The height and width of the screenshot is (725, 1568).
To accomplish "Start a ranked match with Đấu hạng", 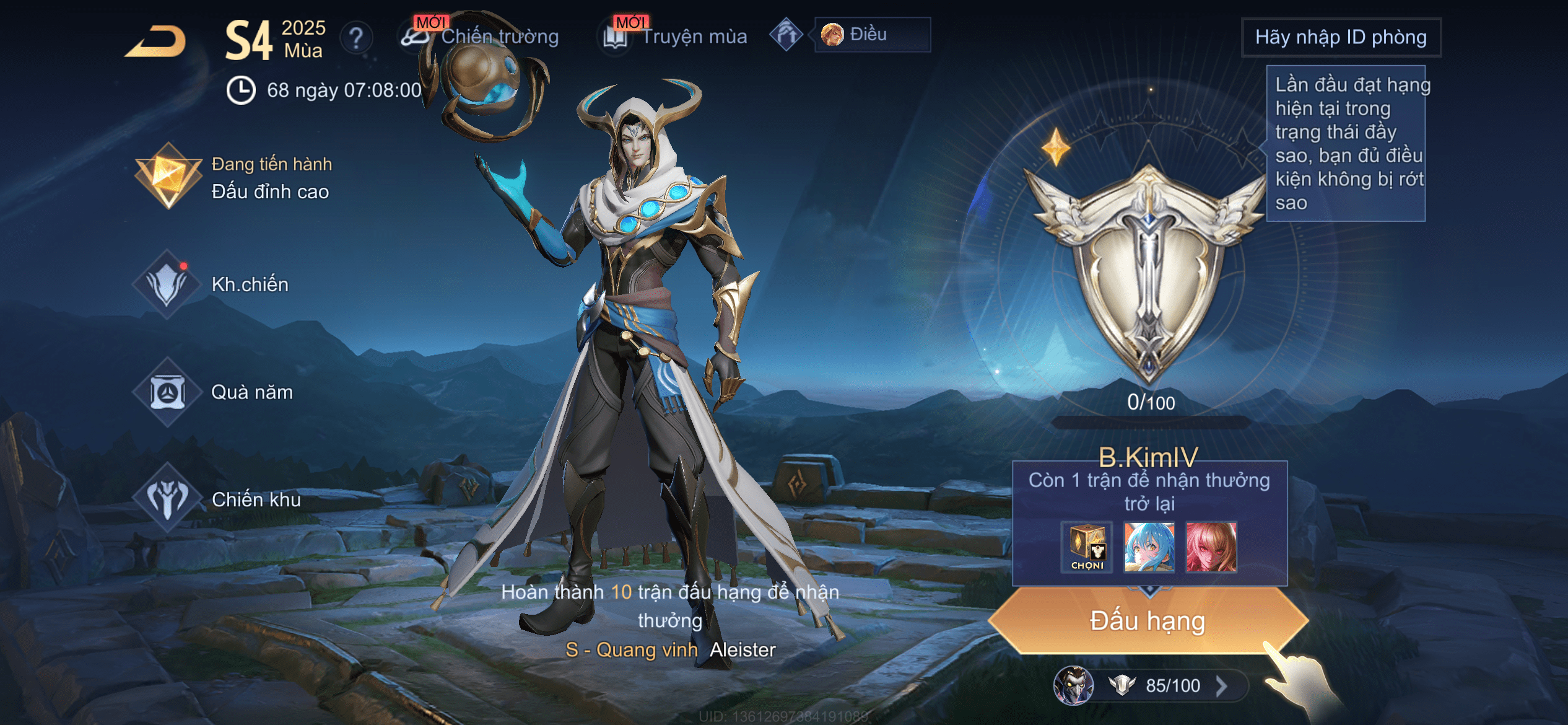I will pos(1148,621).
